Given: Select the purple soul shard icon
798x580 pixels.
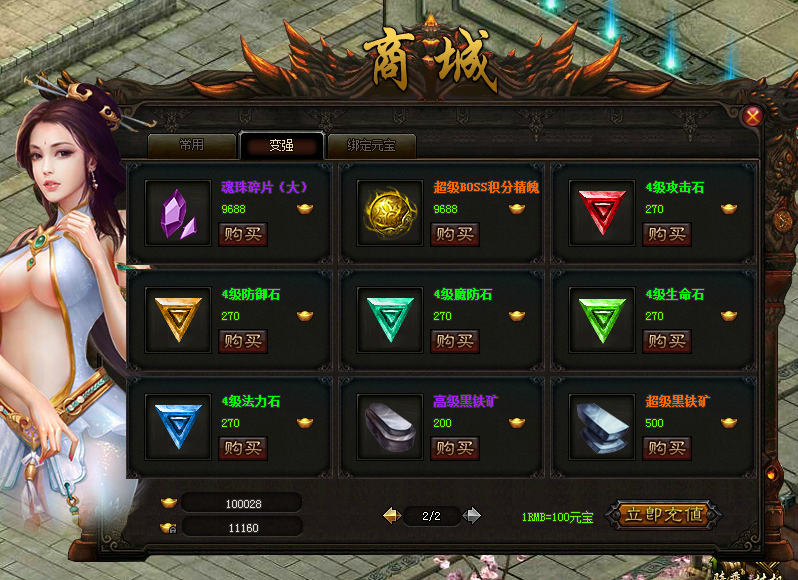Looking at the screenshot, I should coord(179,213).
